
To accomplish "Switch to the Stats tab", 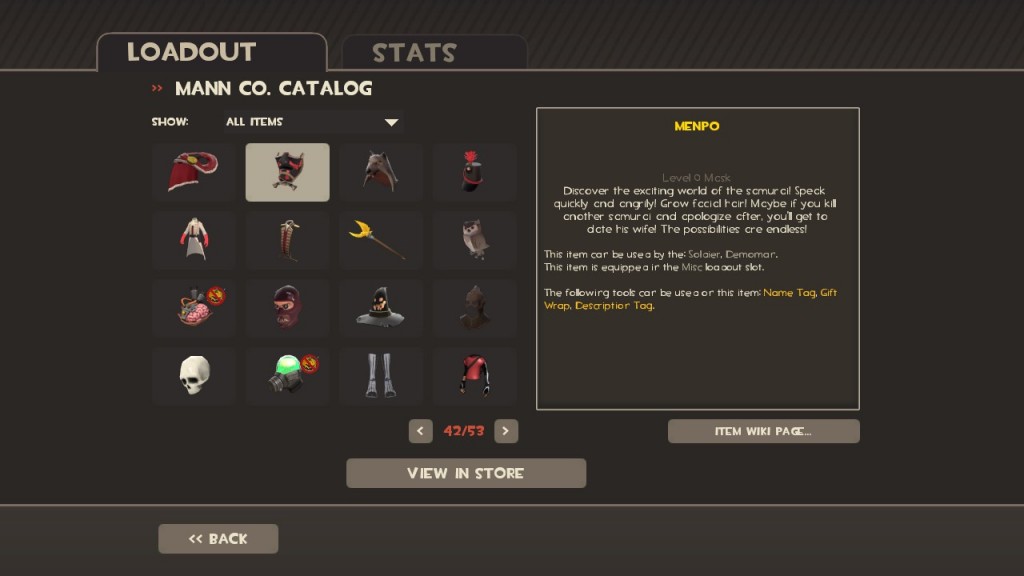I will click(433, 52).
